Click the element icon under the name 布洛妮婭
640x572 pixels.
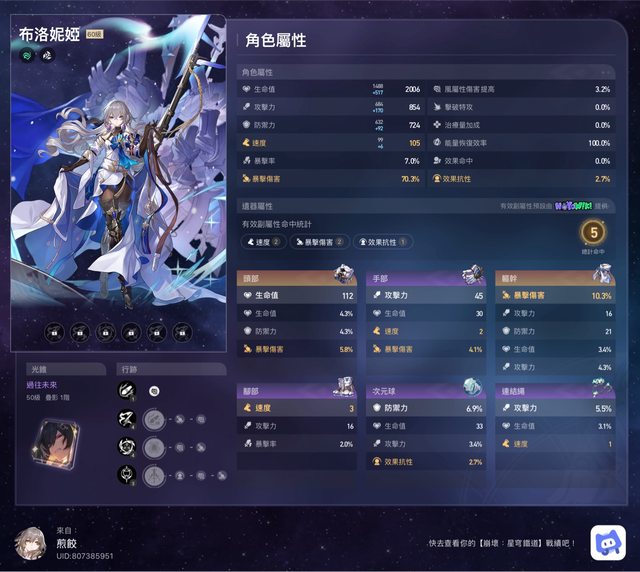pyautogui.click(x=26, y=56)
